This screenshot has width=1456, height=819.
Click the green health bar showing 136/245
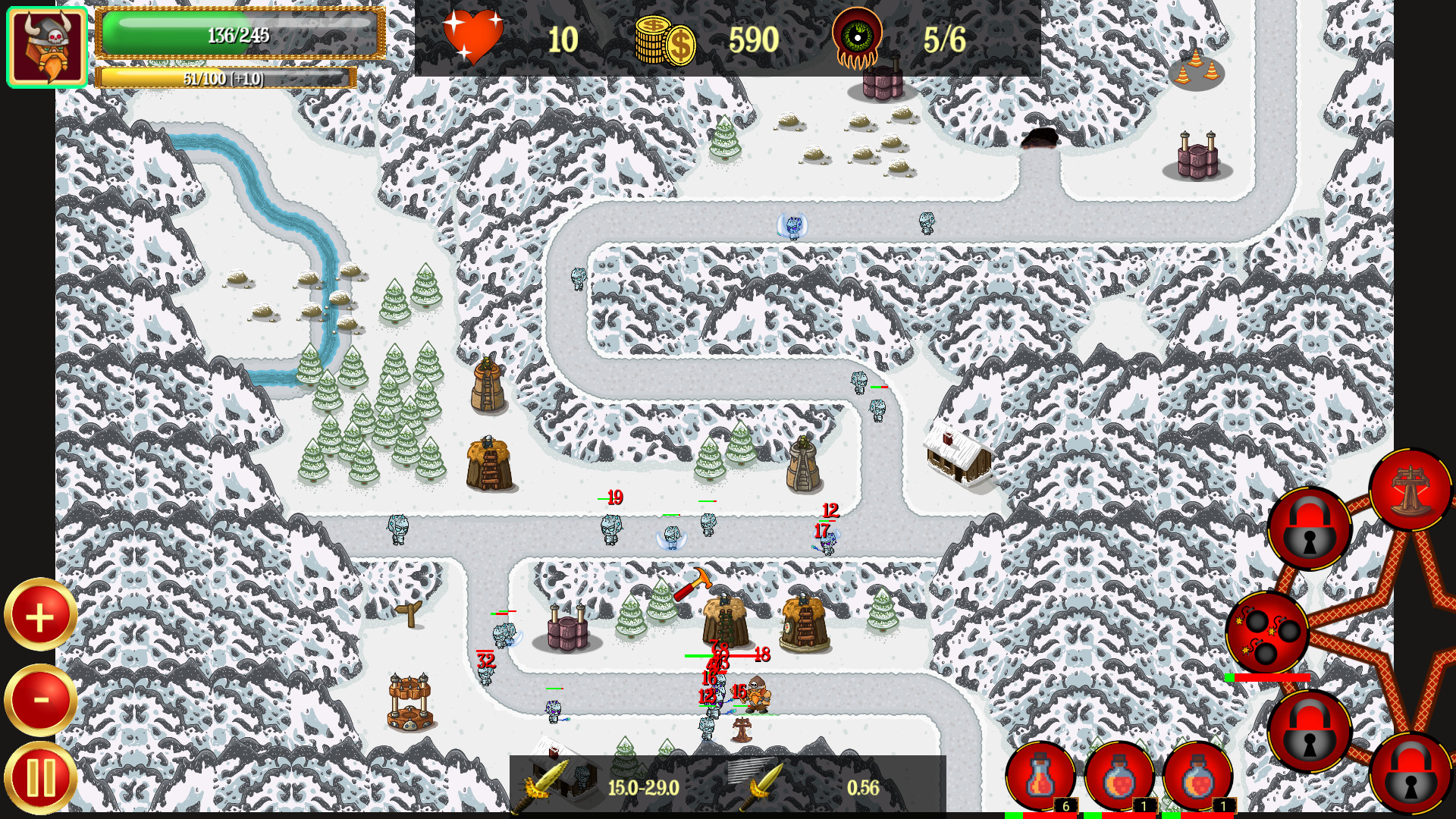click(x=235, y=33)
